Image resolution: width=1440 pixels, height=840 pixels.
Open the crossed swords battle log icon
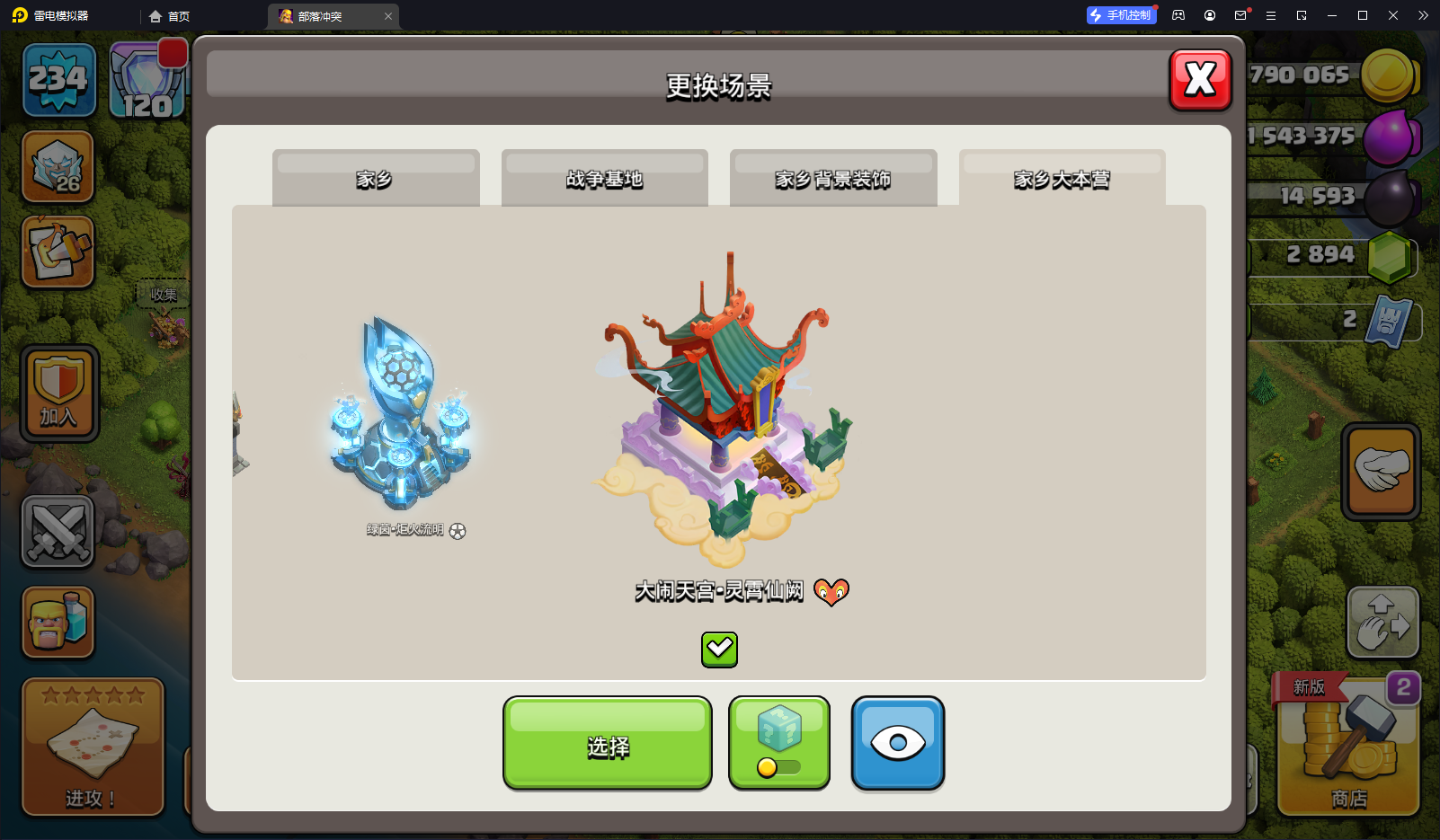58,532
